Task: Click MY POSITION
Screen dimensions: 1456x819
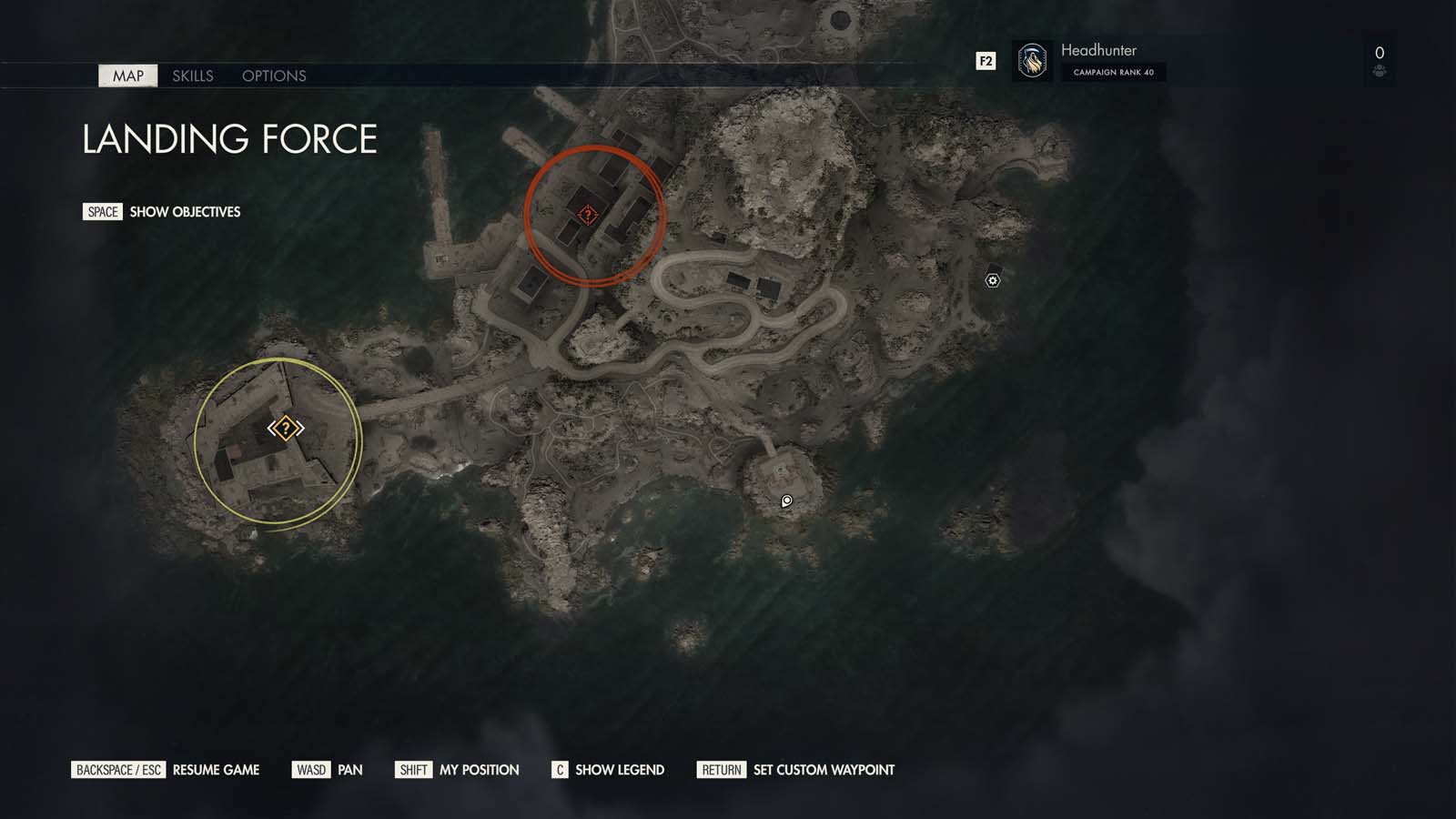Action: point(478,770)
